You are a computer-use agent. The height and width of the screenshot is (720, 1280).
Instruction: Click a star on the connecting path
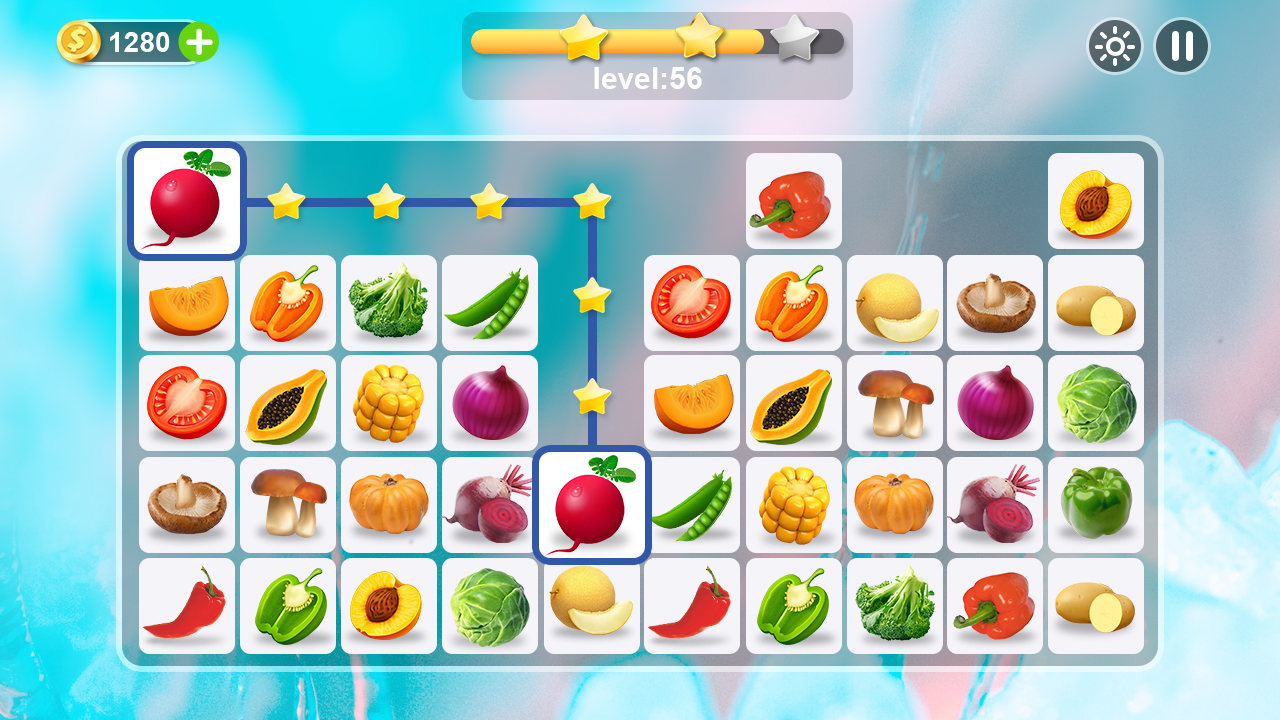coord(389,201)
